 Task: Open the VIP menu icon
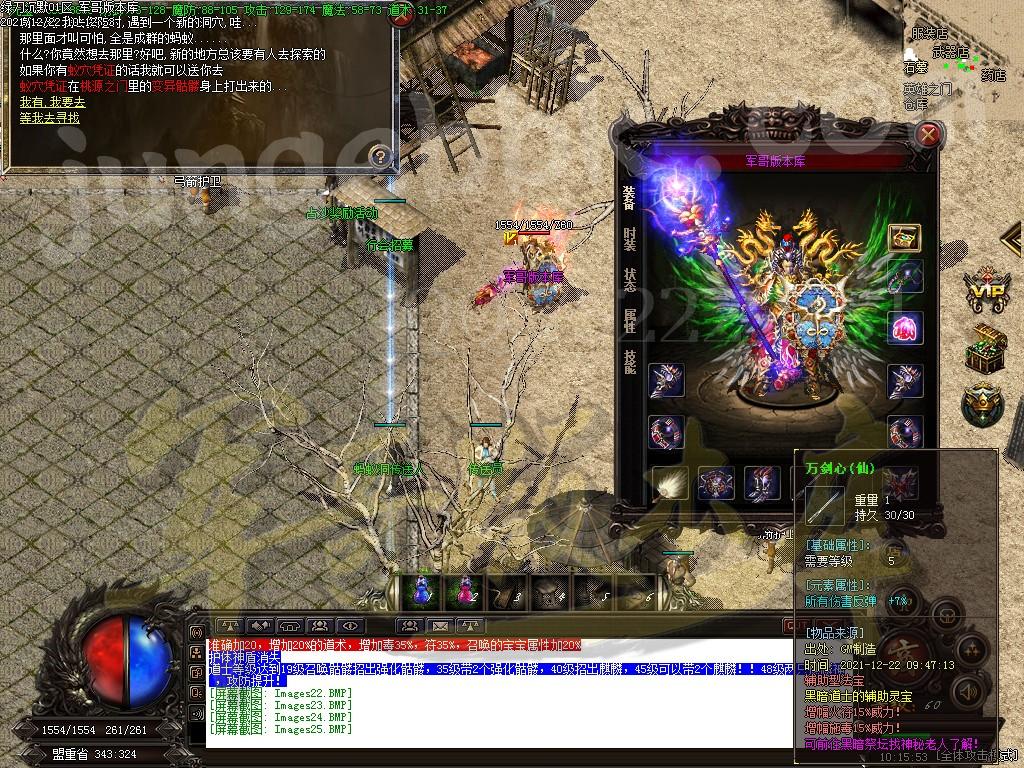(x=985, y=291)
